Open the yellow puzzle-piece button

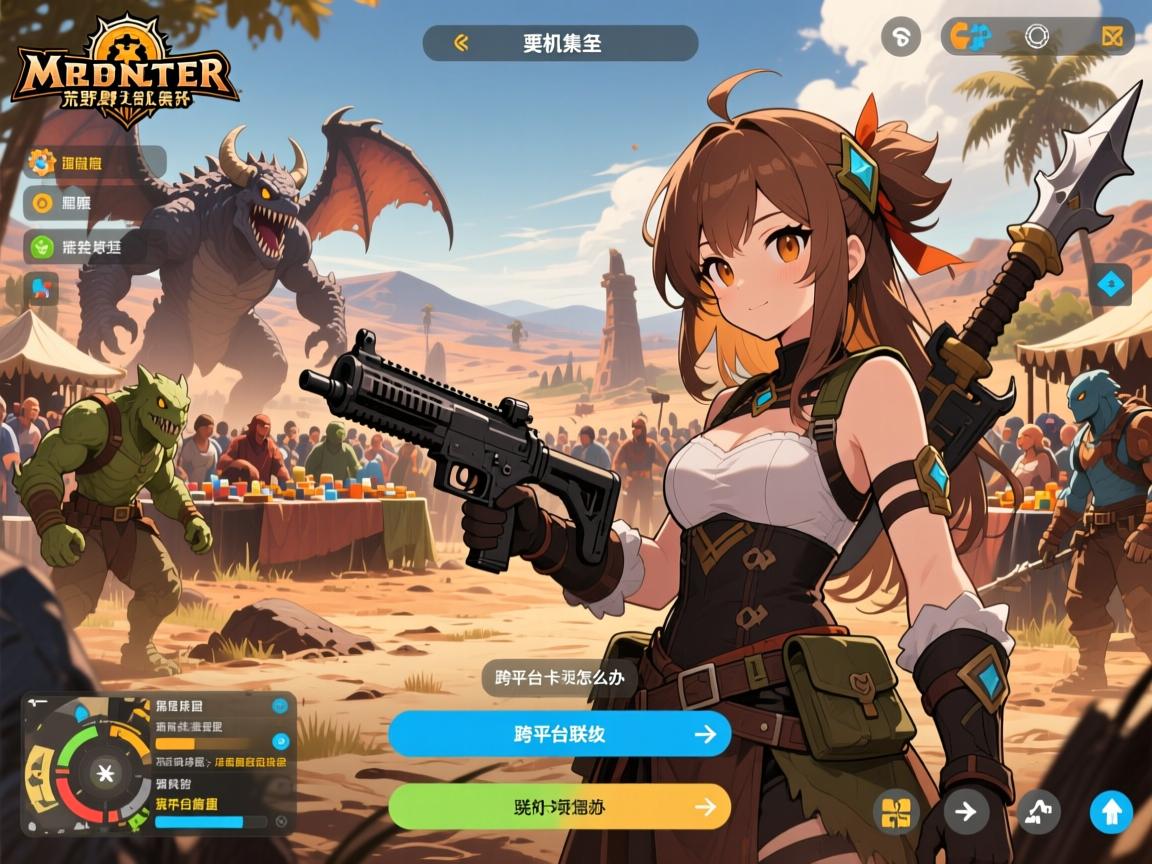(x=897, y=811)
